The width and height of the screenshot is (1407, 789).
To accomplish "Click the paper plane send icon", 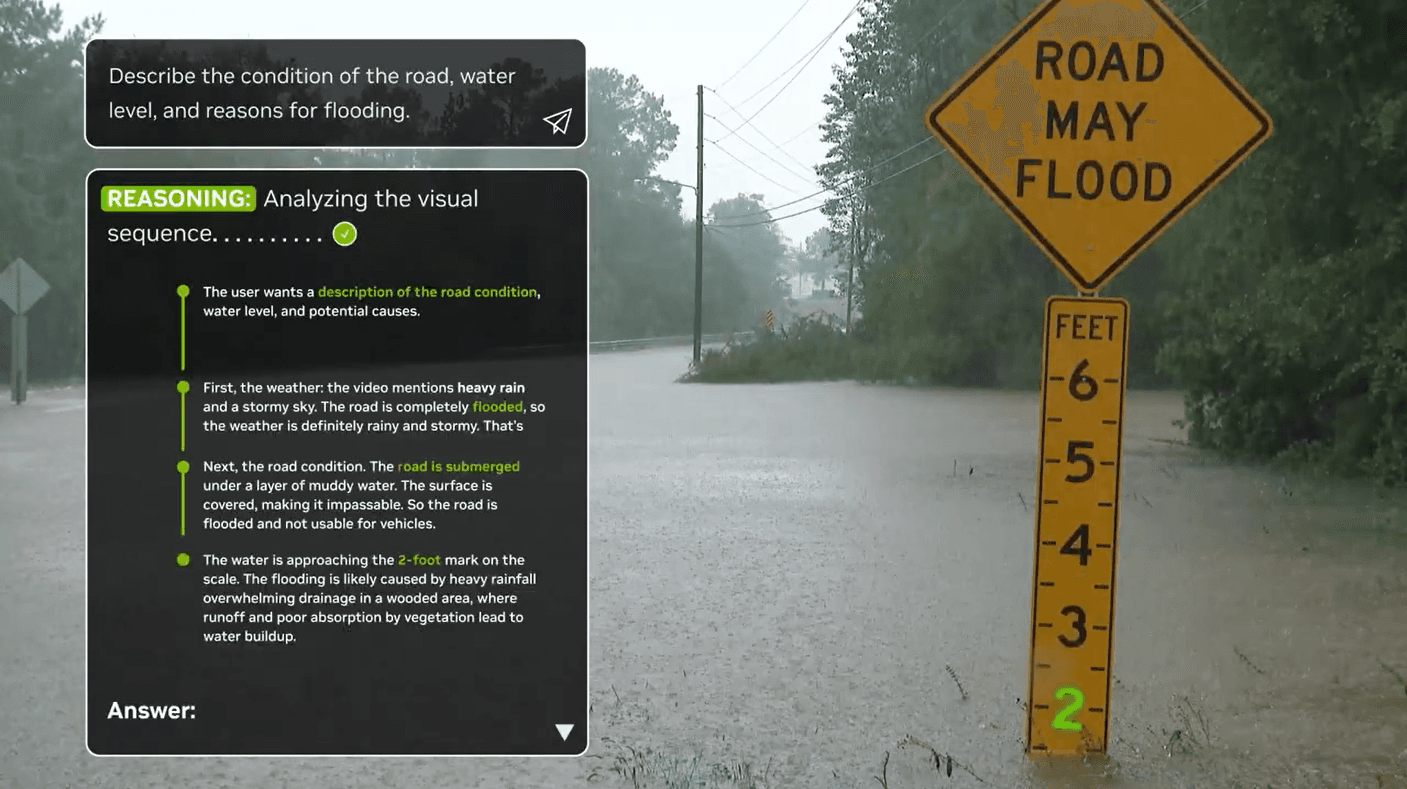I will 557,121.
